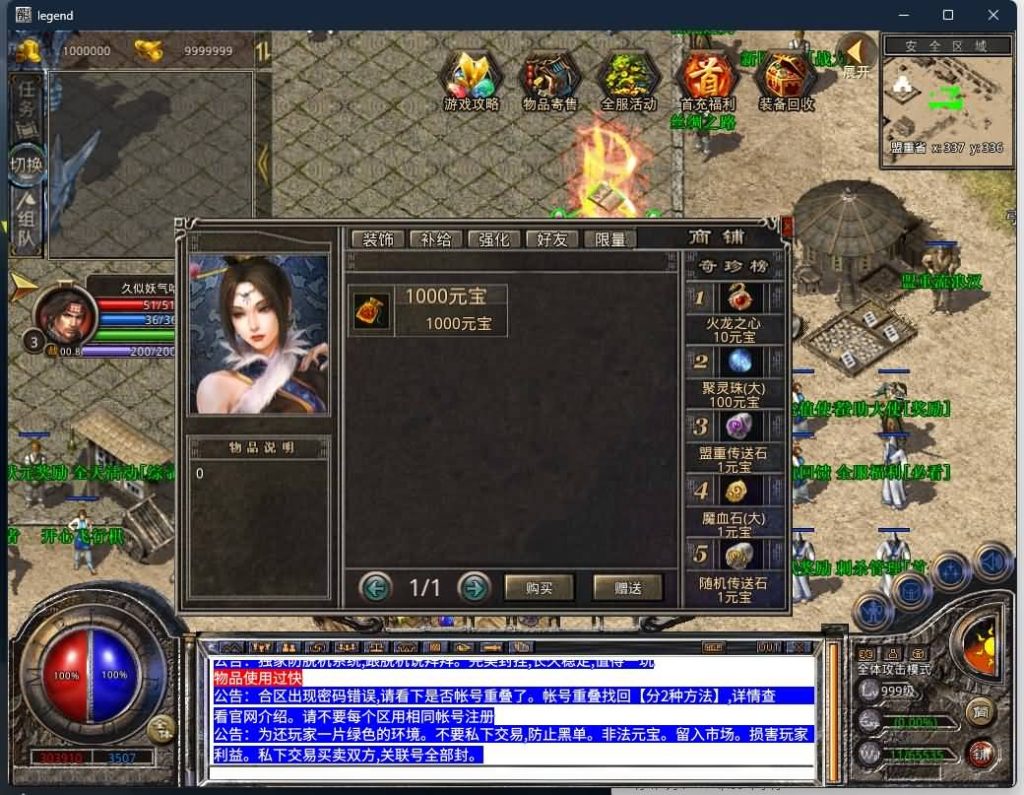Open the 装备回收 equipment recycling chest

point(786,78)
